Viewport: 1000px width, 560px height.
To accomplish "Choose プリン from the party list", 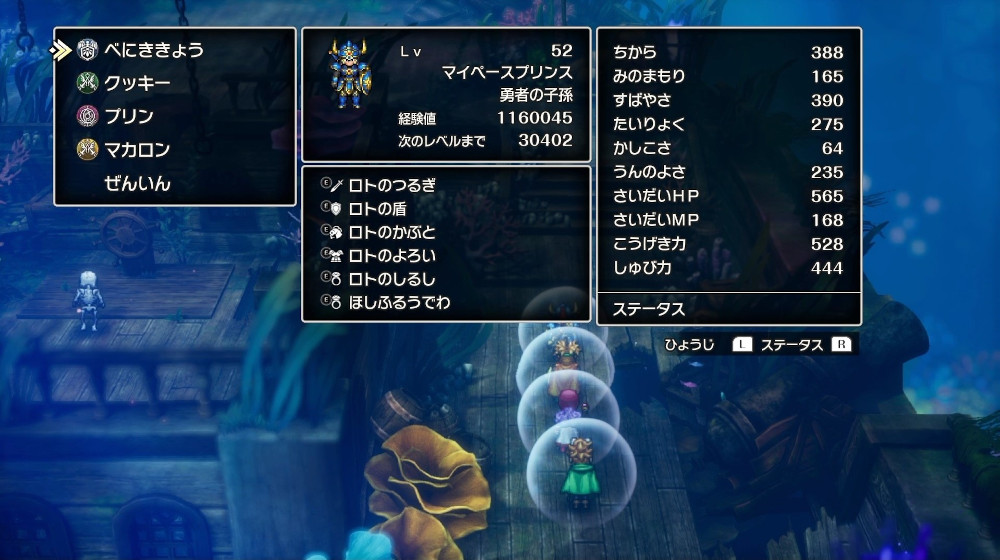I will coord(129,116).
